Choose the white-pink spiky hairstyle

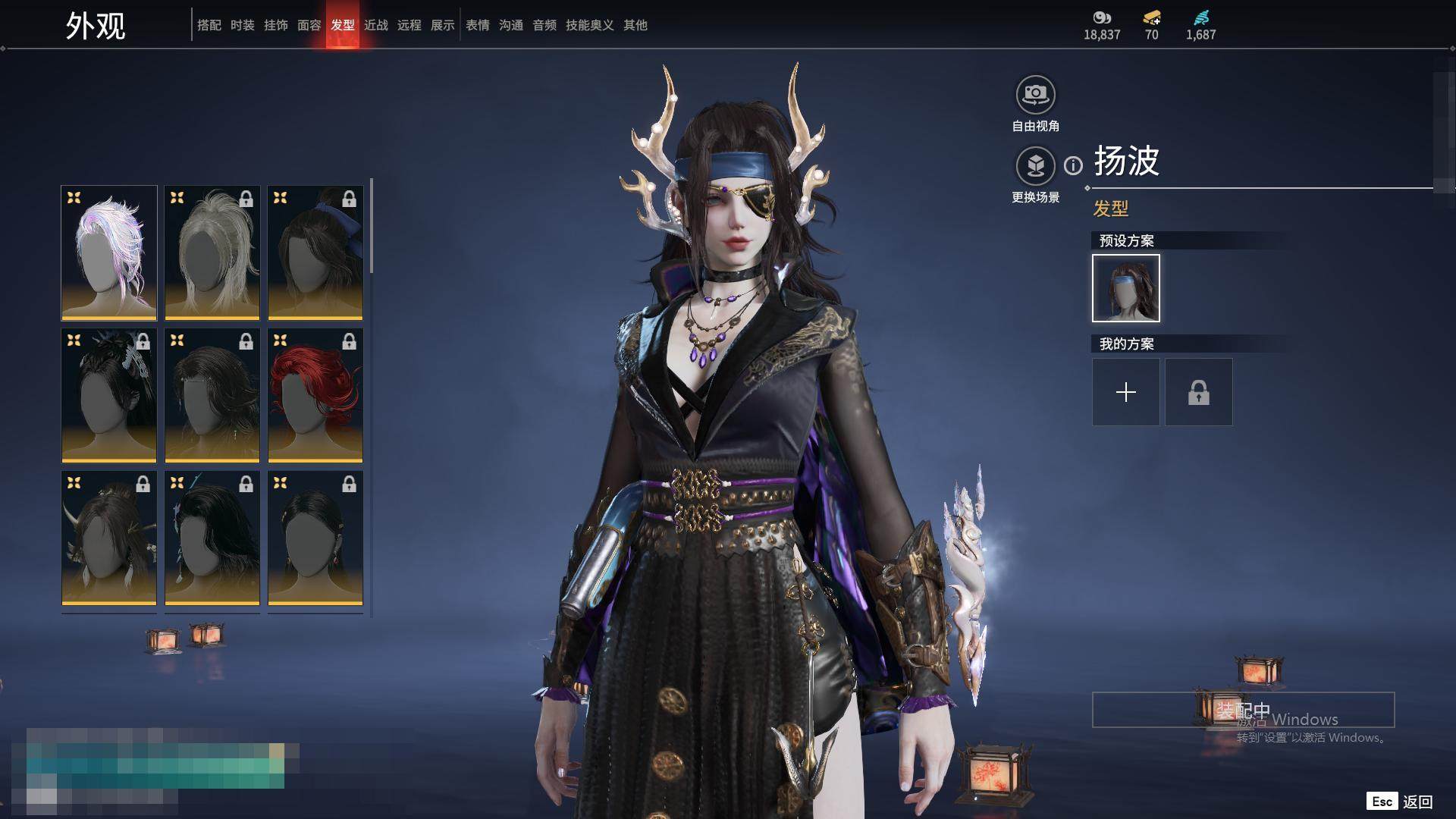coord(109,253)
